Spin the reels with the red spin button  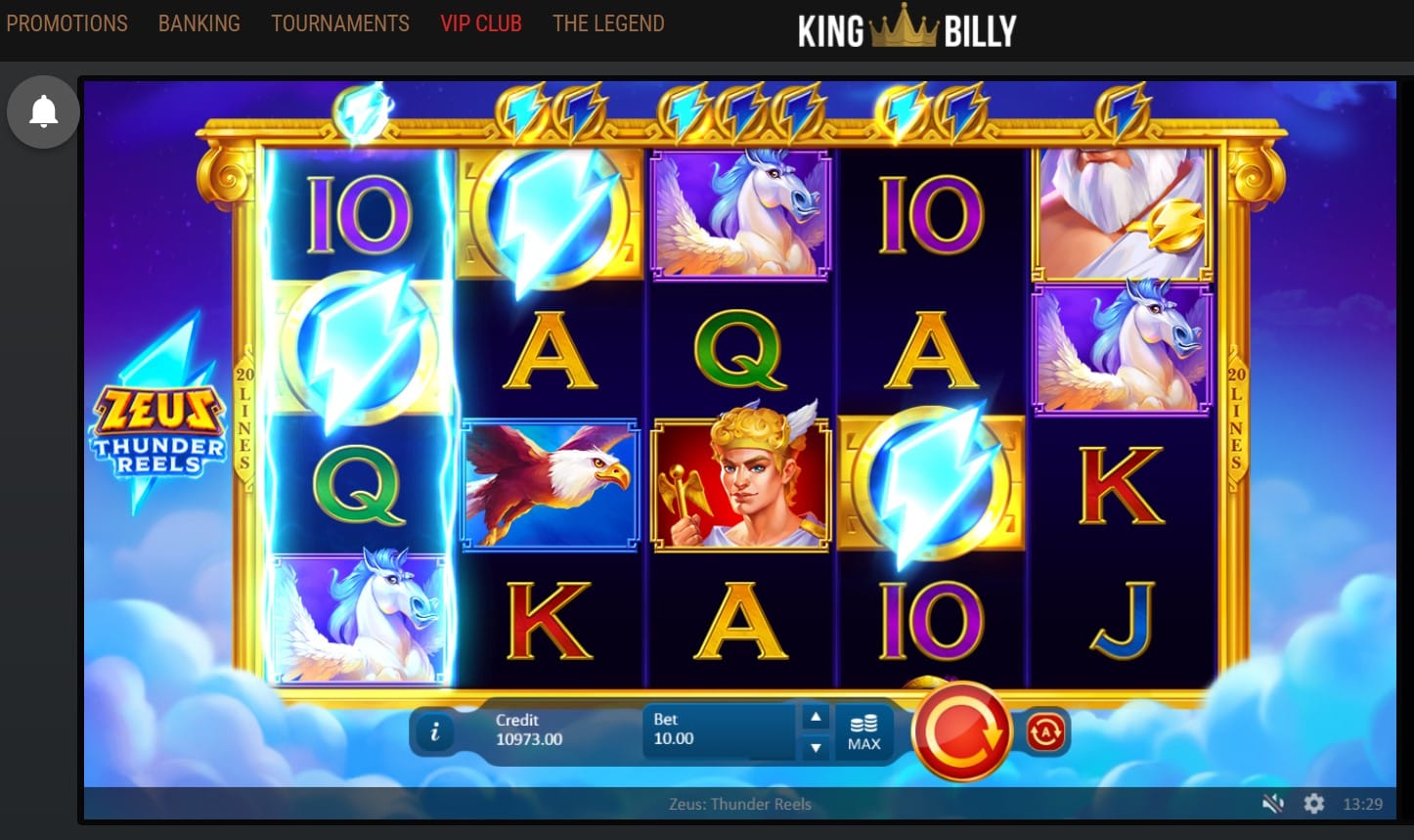click(961, 733)
